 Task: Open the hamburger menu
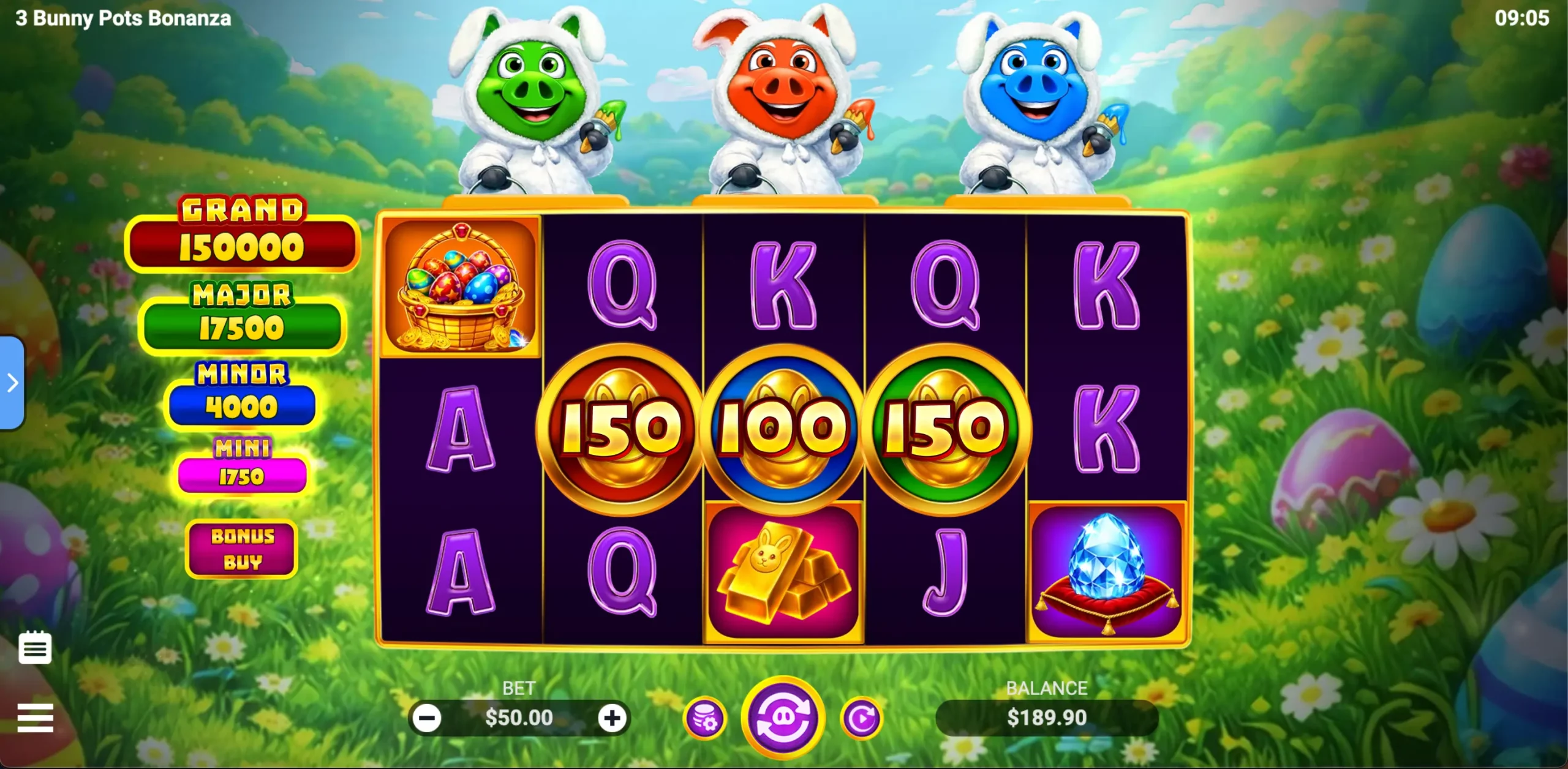pos(35,718)
